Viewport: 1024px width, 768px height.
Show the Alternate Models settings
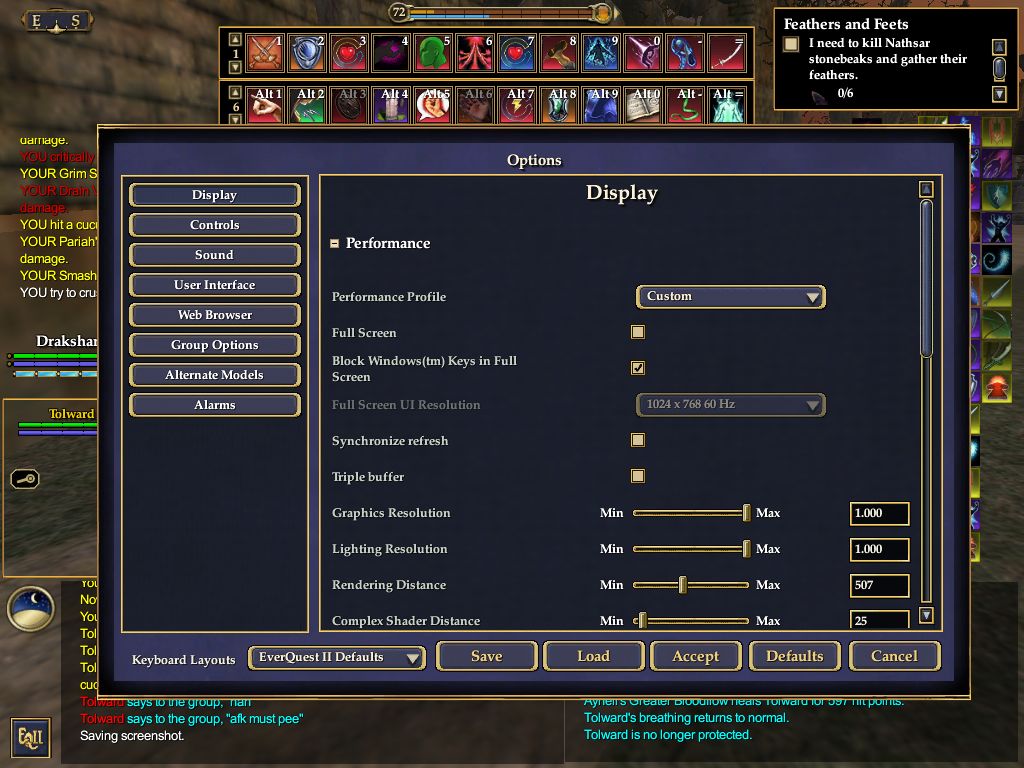click(x=214, y=375)
